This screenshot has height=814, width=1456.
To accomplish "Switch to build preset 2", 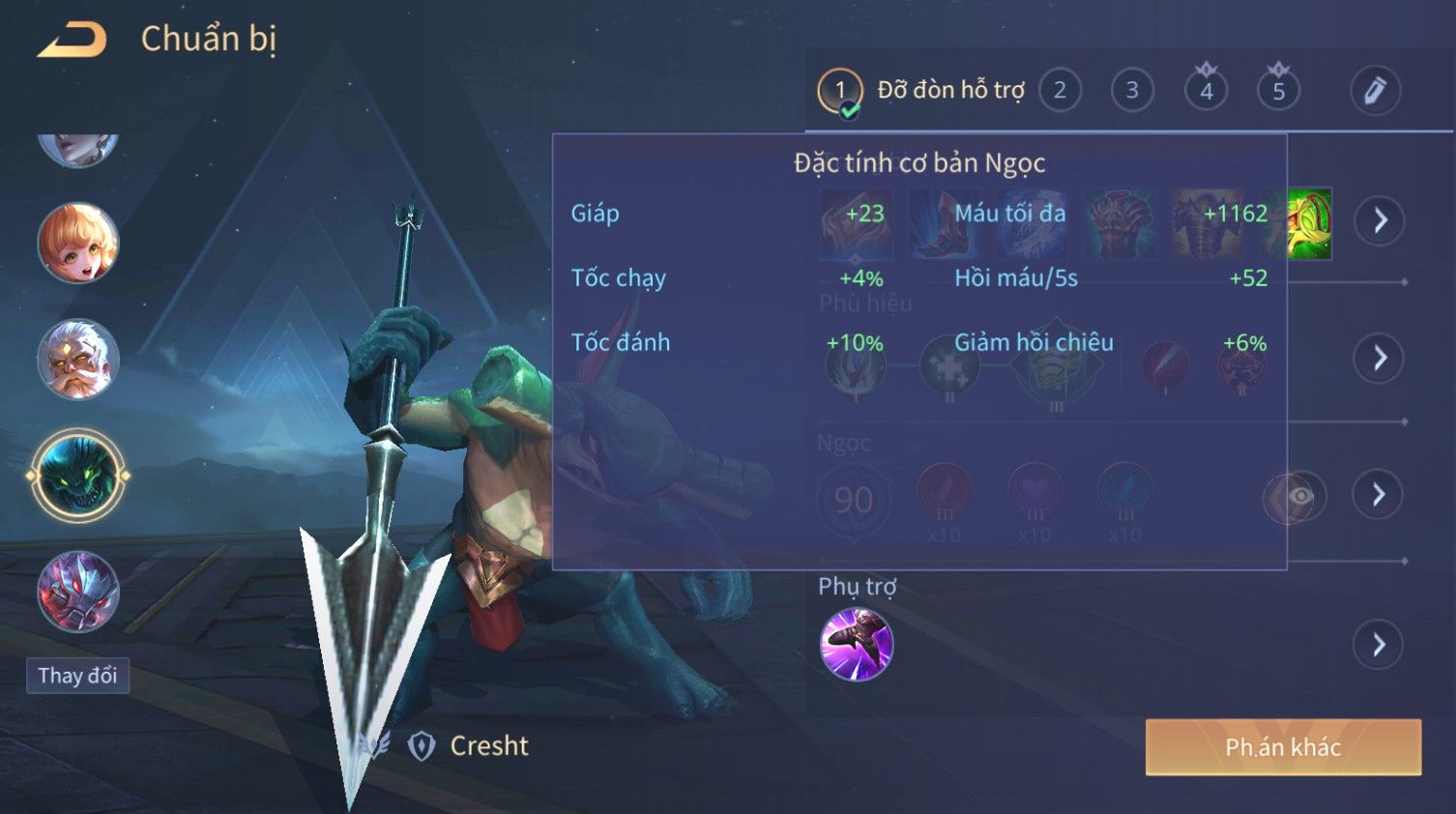I will [1060, 91].
